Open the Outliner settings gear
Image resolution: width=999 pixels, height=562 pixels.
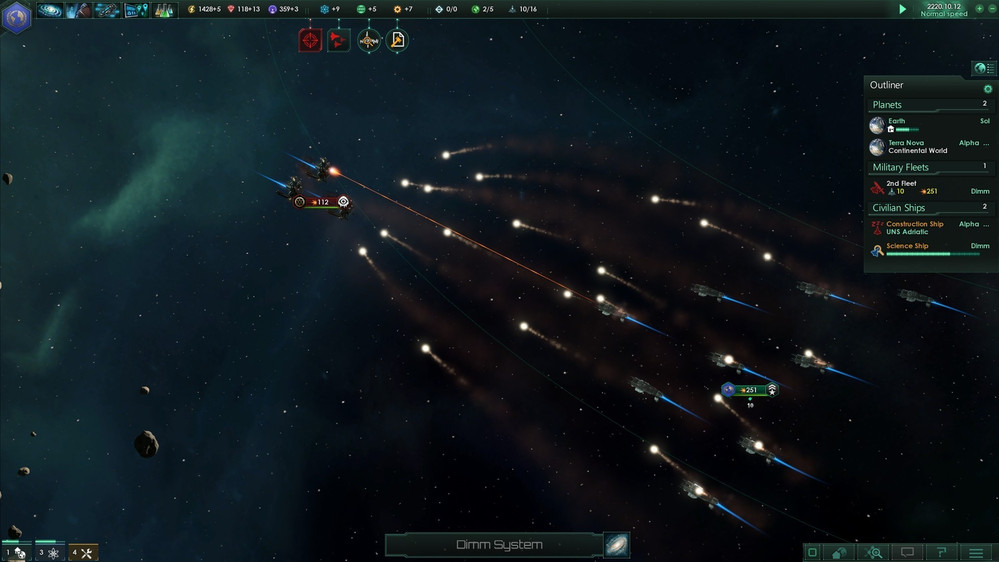(988, 88)
